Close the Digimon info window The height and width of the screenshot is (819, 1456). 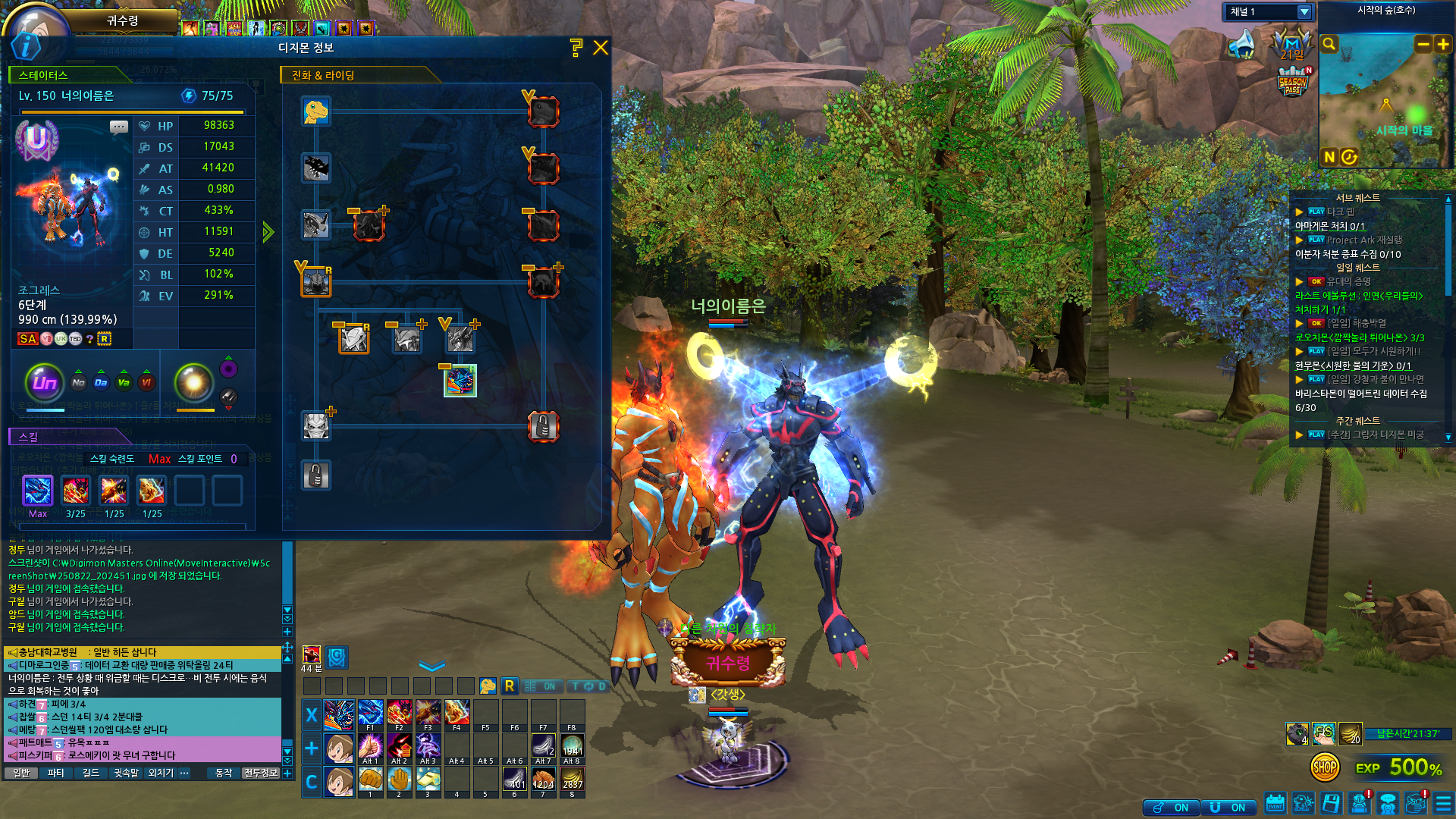coord(601,48)
